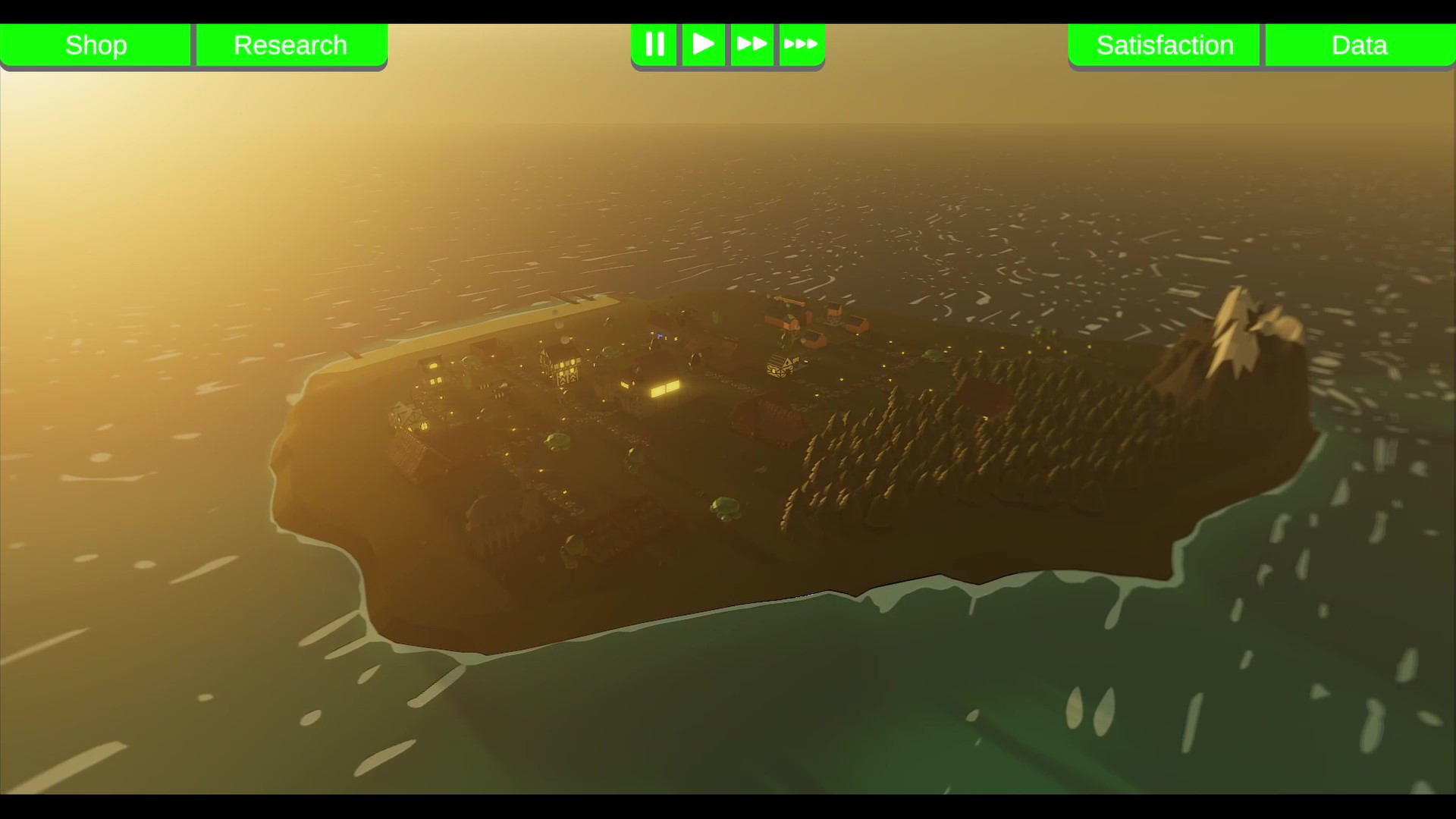Open the Shop menu
The width and height of the screenshot is (1456, 819).
(96, 45)
